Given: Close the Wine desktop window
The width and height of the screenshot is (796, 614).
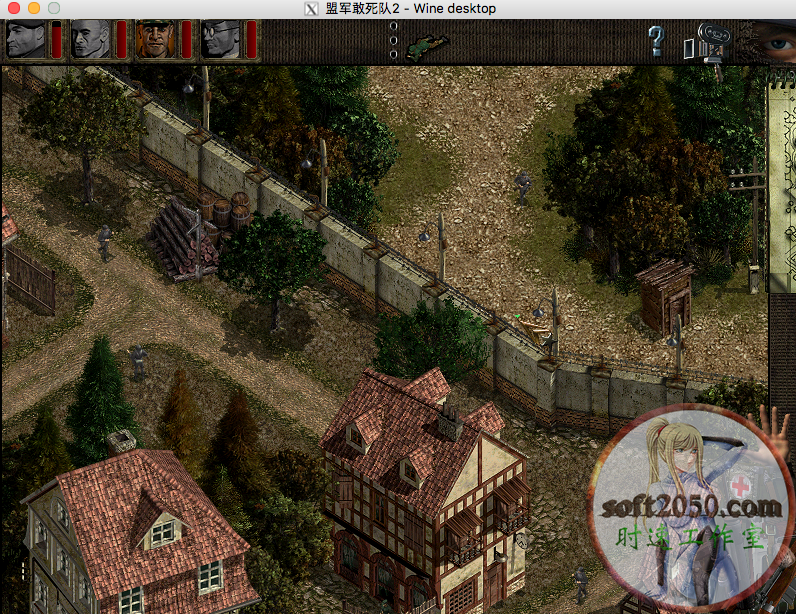Looking at the screenshot, I should (x=13, y=8).
